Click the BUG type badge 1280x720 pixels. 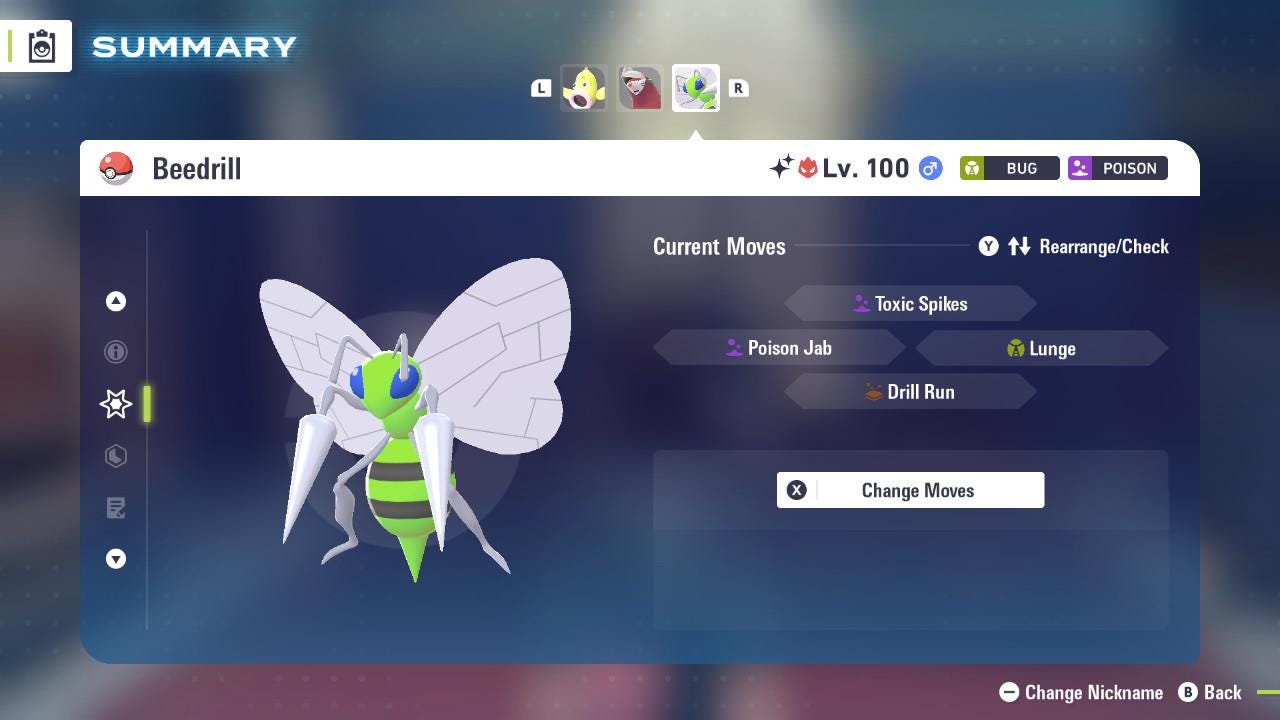(1008, 168)
